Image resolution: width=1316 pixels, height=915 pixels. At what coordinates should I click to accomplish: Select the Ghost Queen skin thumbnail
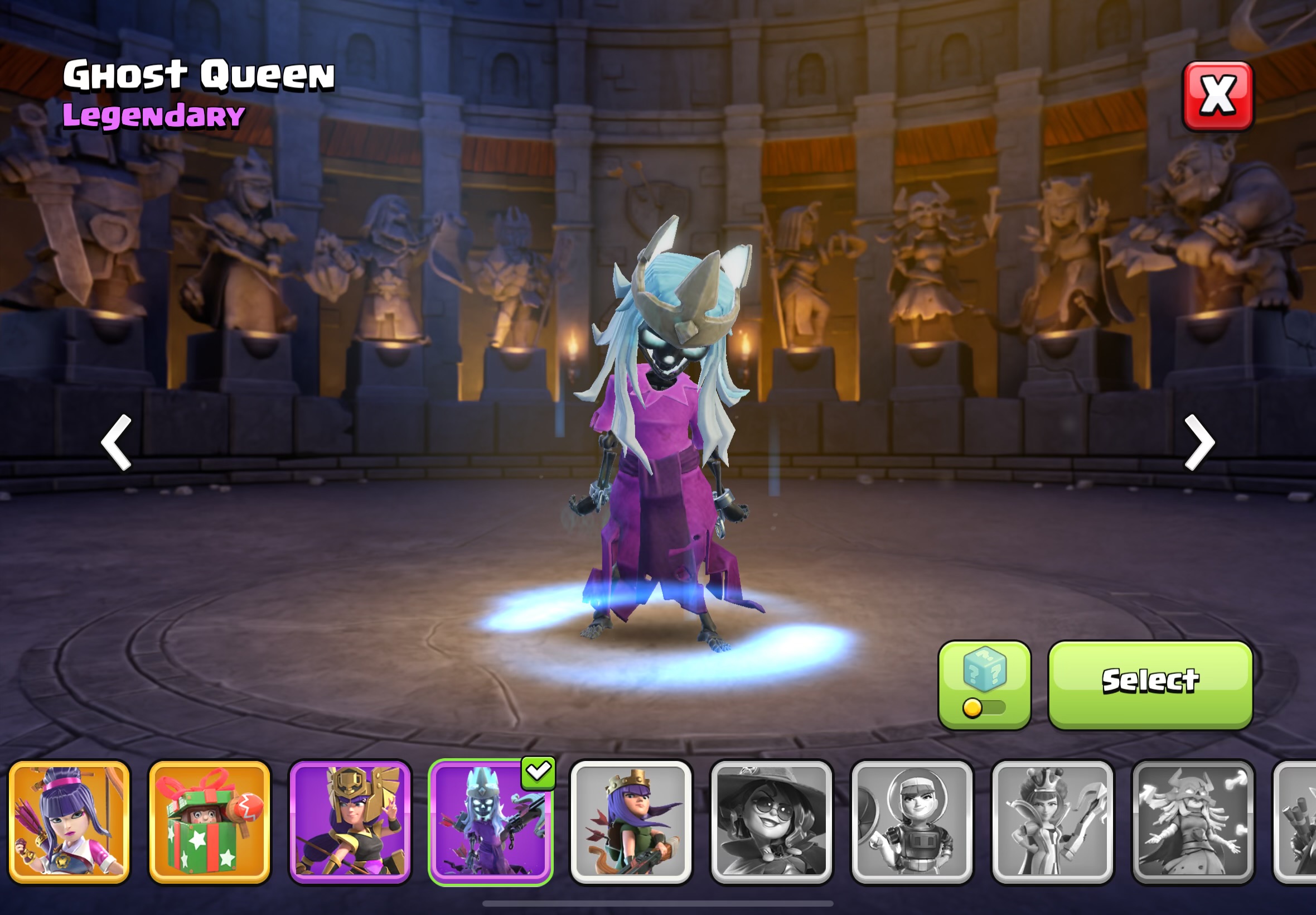(490, 821)
